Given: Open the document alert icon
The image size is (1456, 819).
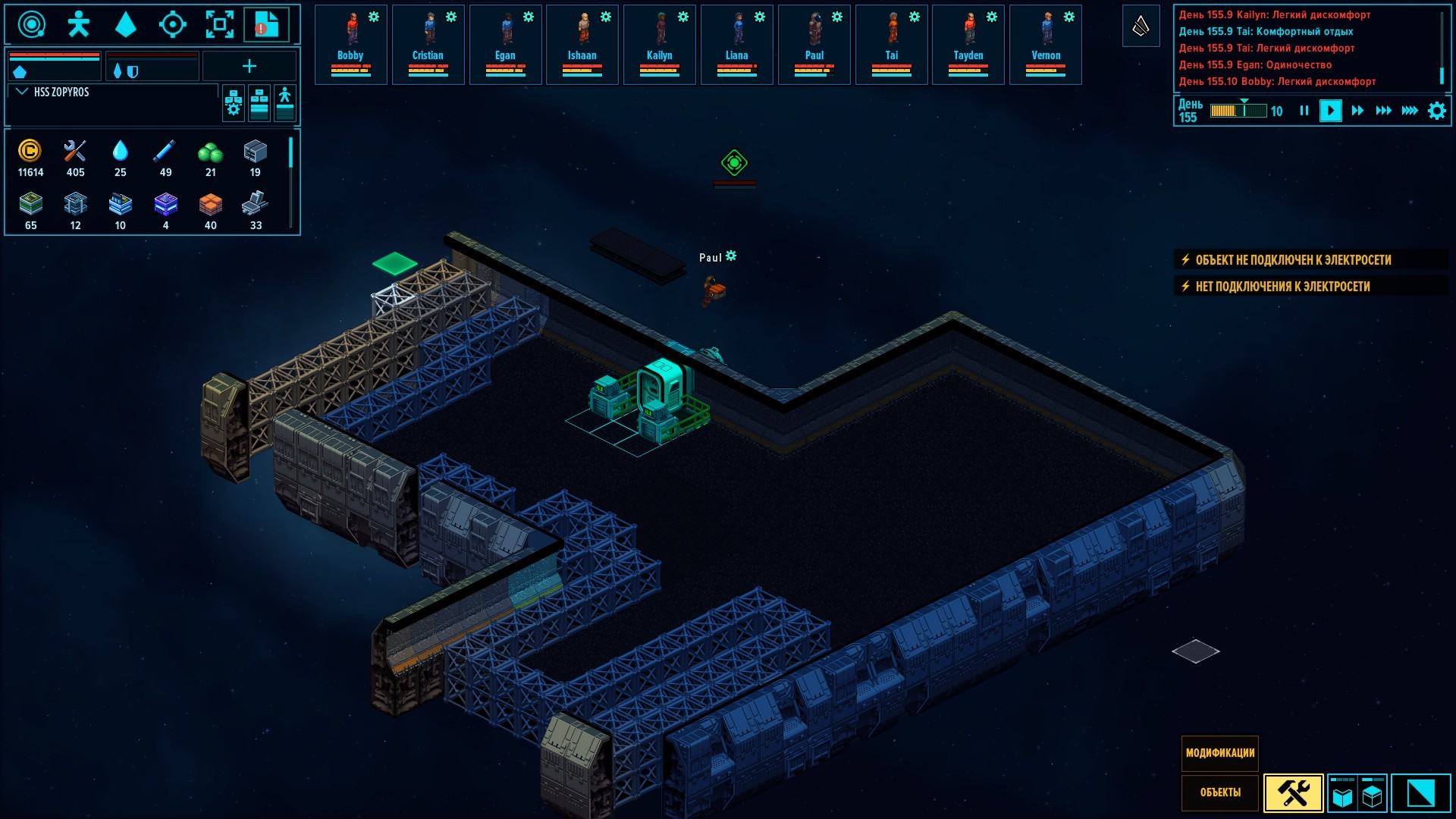Looking at the screenshot, I should click(x=265, y=24).
